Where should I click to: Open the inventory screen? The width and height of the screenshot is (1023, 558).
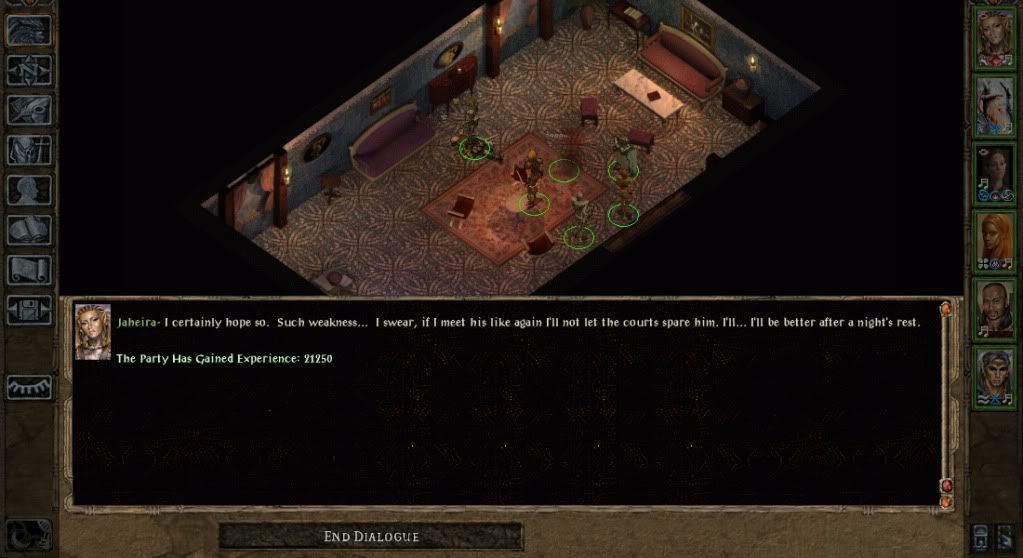[x=29, y=150]
